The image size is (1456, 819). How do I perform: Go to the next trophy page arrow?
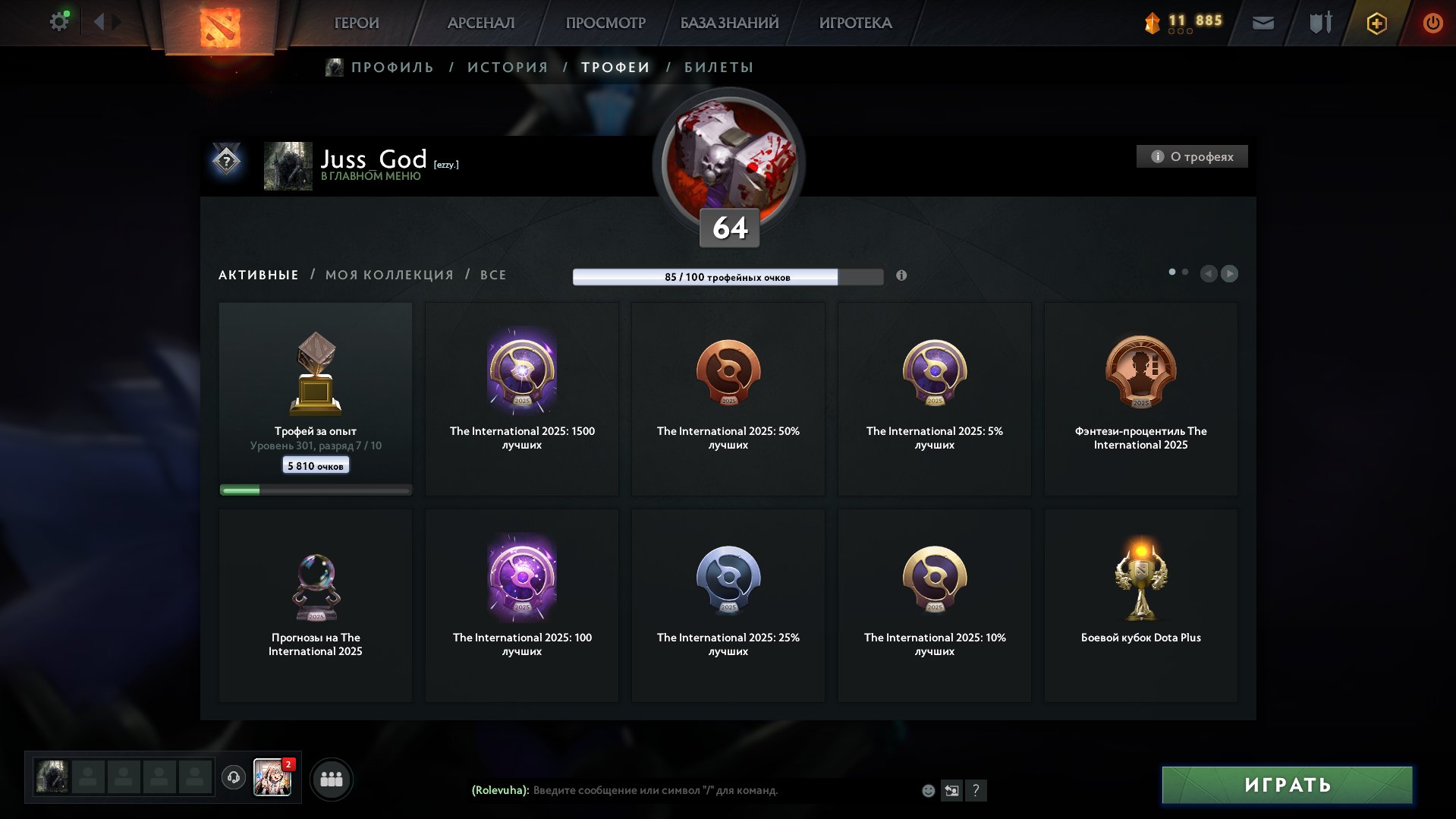(1230, 274)
